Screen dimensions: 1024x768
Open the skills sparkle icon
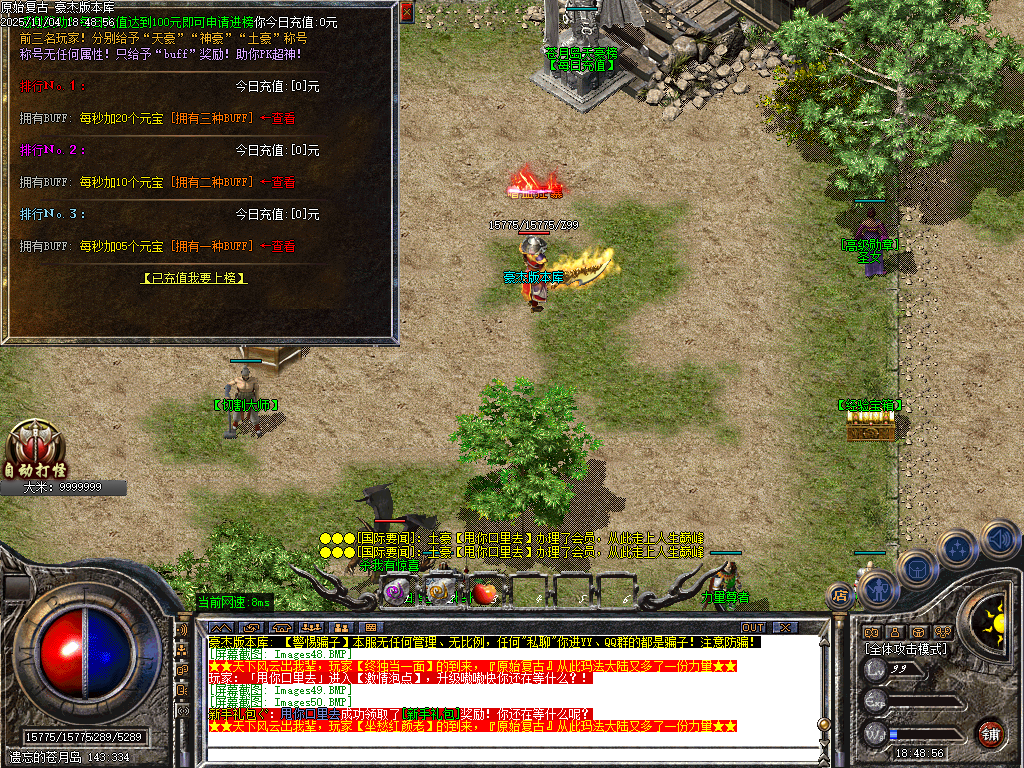coord(958,549)
